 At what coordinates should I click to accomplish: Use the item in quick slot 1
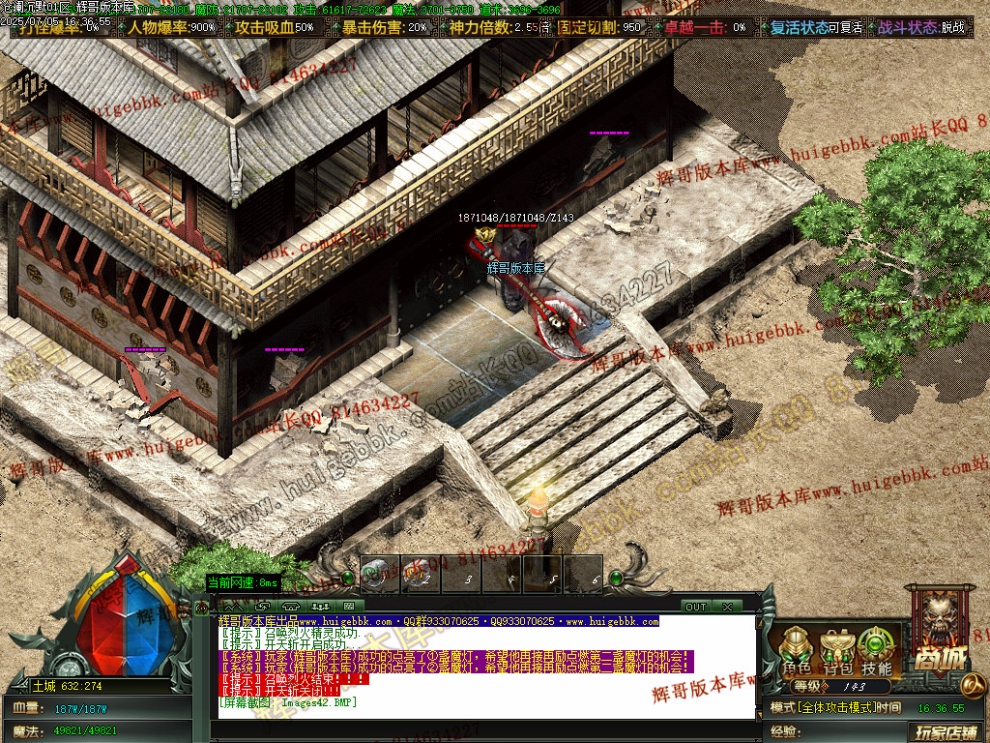pos(378,574)
